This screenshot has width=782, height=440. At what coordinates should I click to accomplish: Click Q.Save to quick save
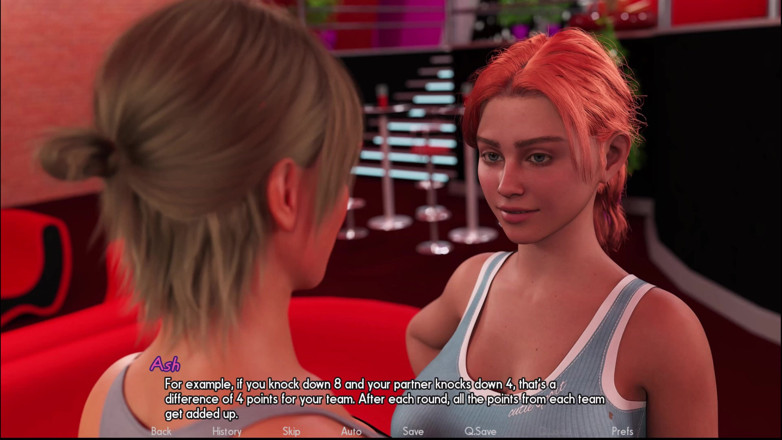pyautogui.click(x=480, y=431)
